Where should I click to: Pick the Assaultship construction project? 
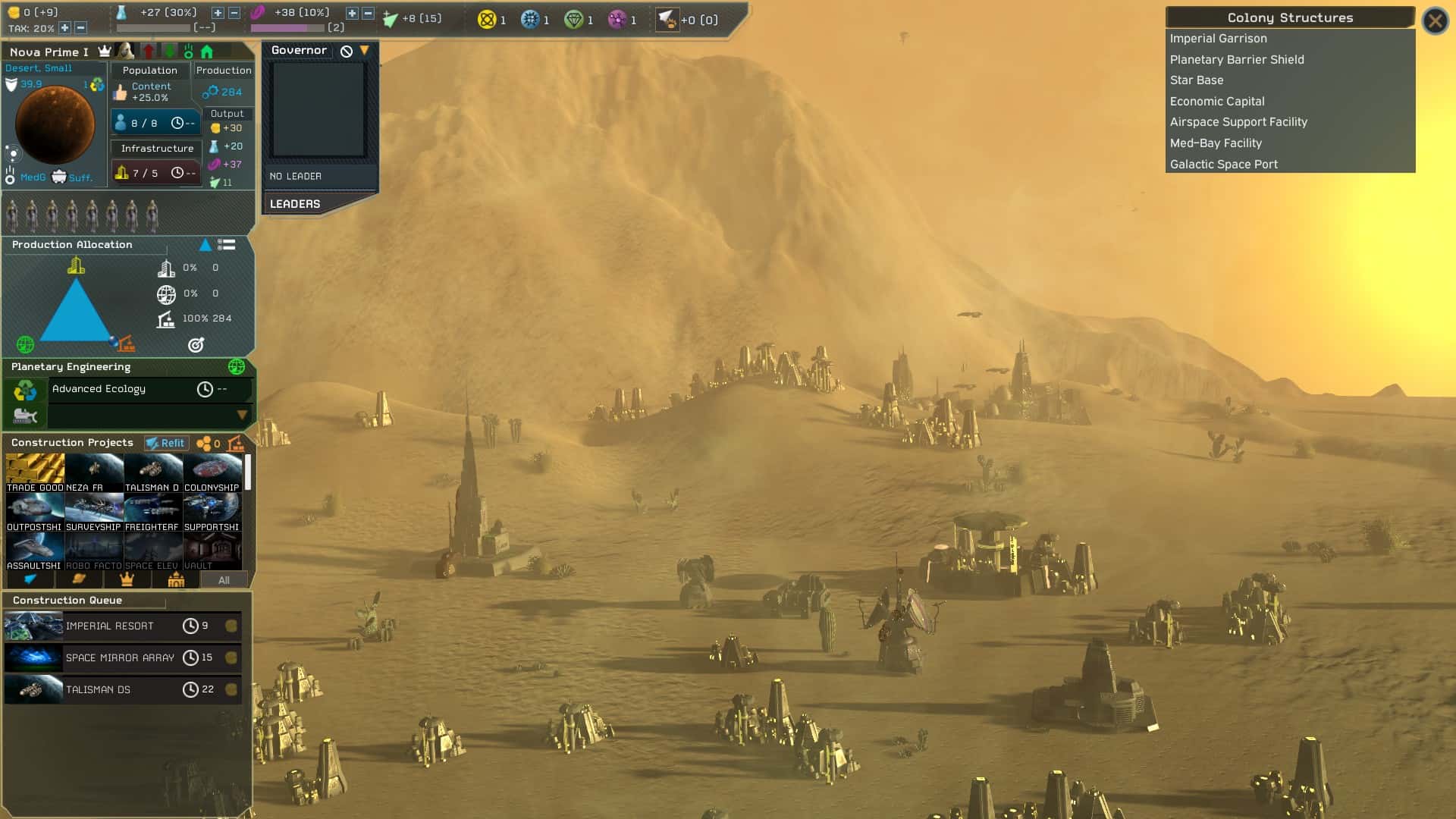tap(34, 551)
